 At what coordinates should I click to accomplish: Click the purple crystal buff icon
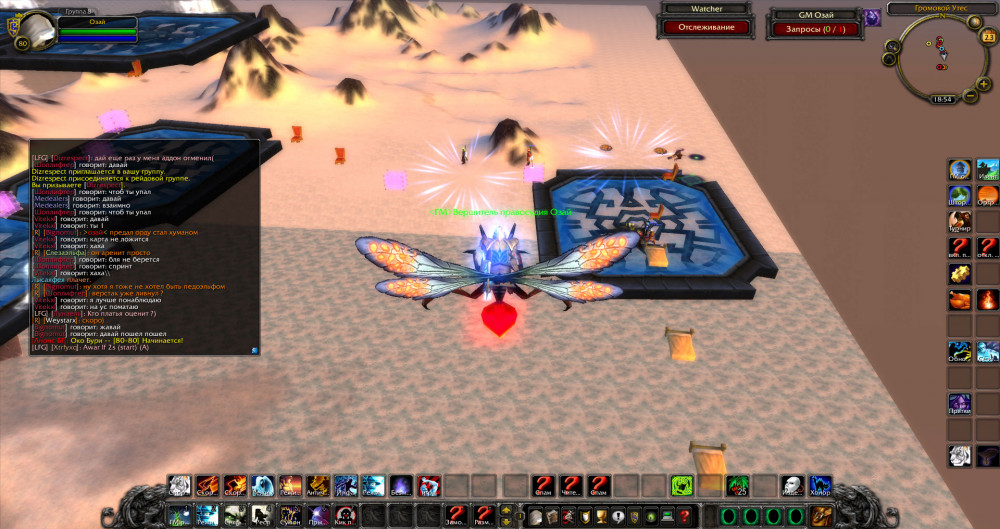tap(872, 17)
